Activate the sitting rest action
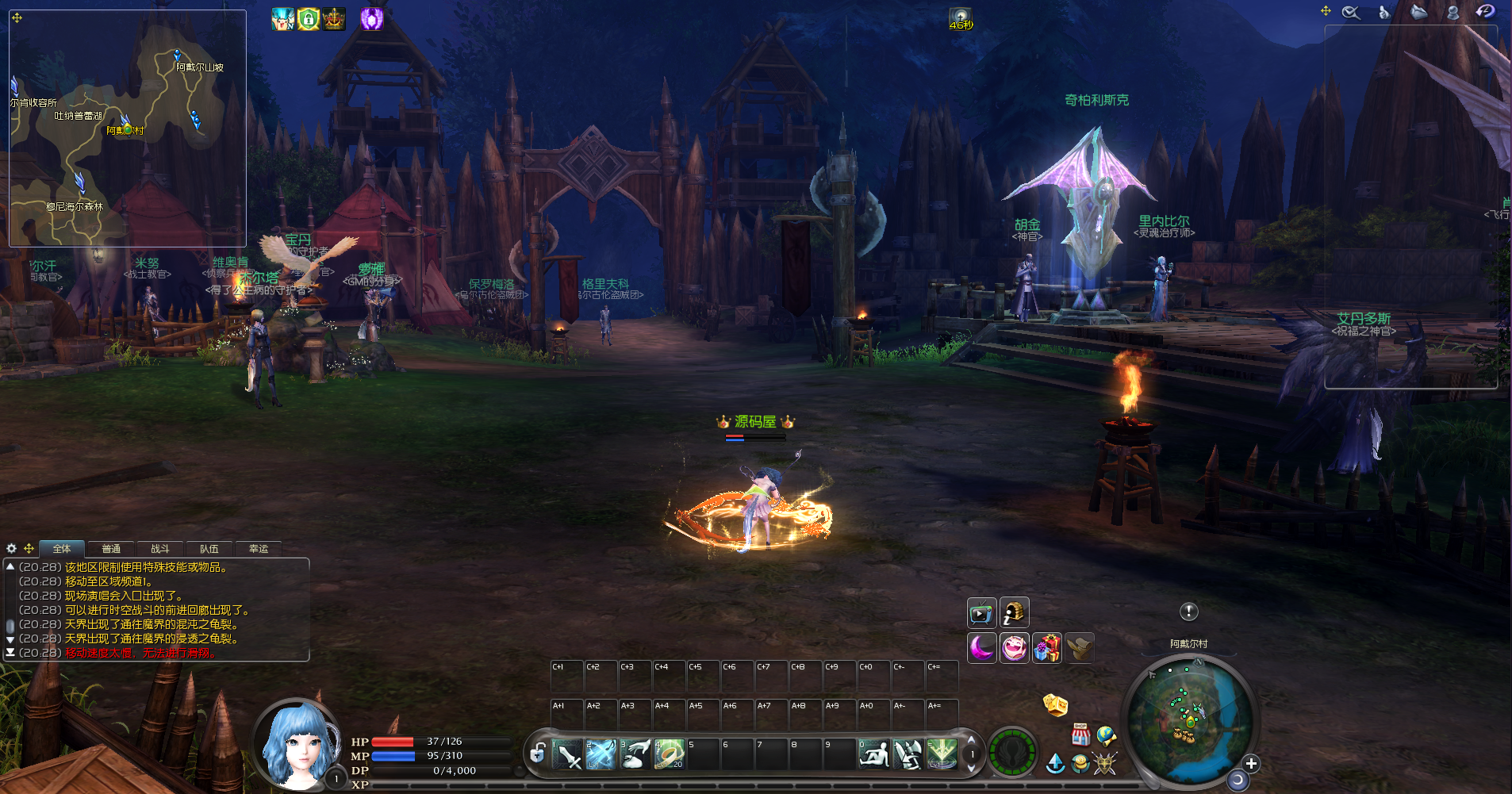 coord(874,754)
